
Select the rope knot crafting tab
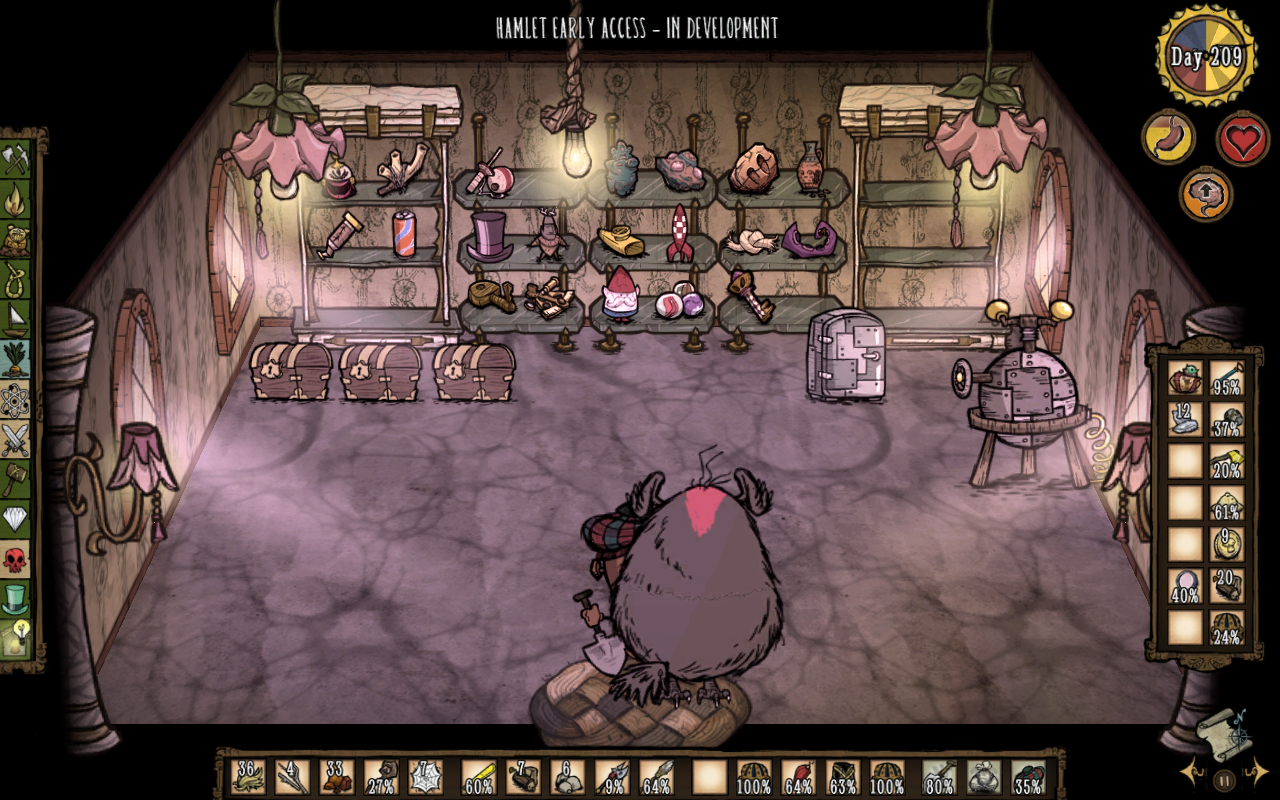tap(16, 278)
